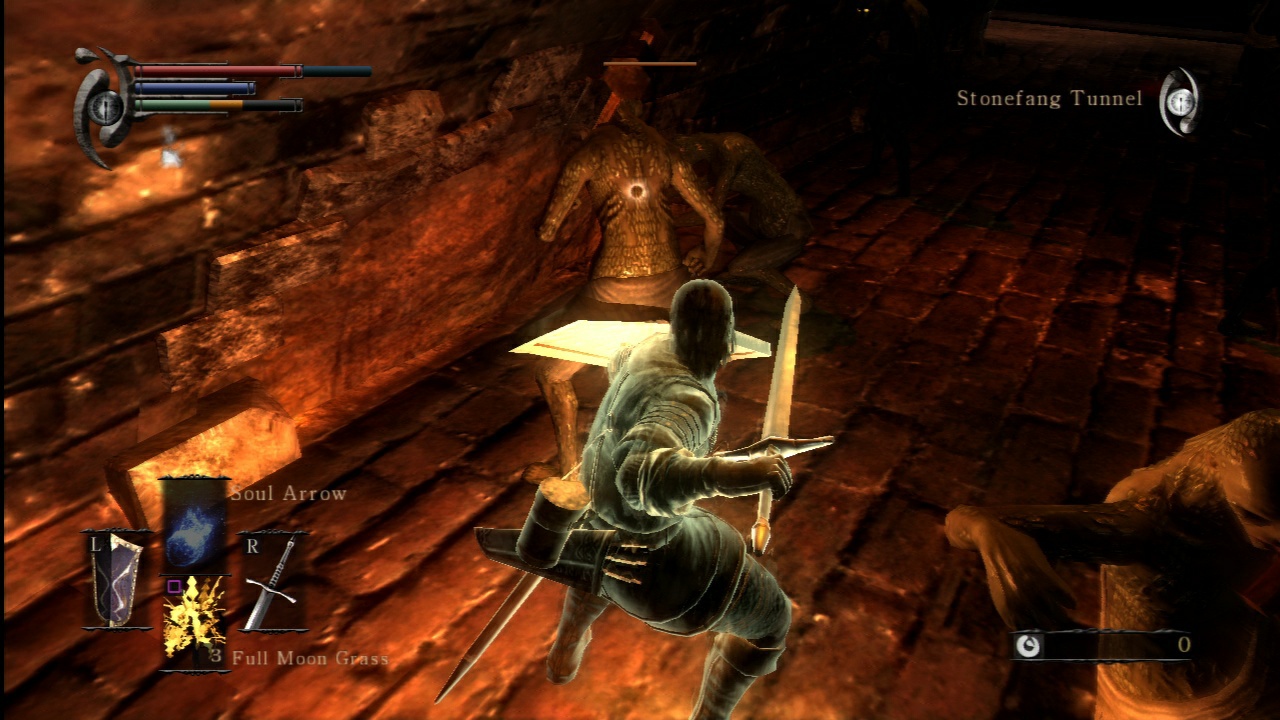
Task: Click the Soul Arrow text label
Action: [288, 493]
